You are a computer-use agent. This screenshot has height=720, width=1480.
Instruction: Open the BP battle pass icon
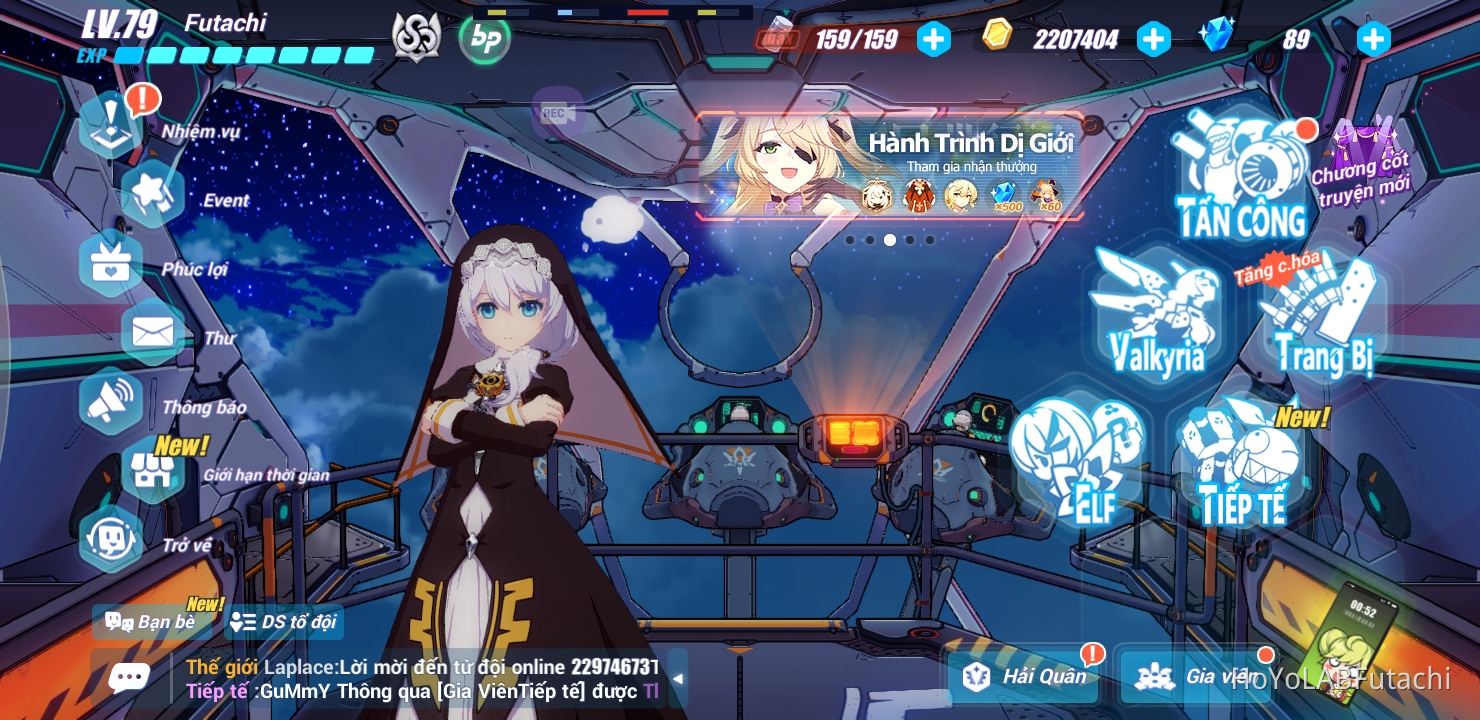point(486,38)
